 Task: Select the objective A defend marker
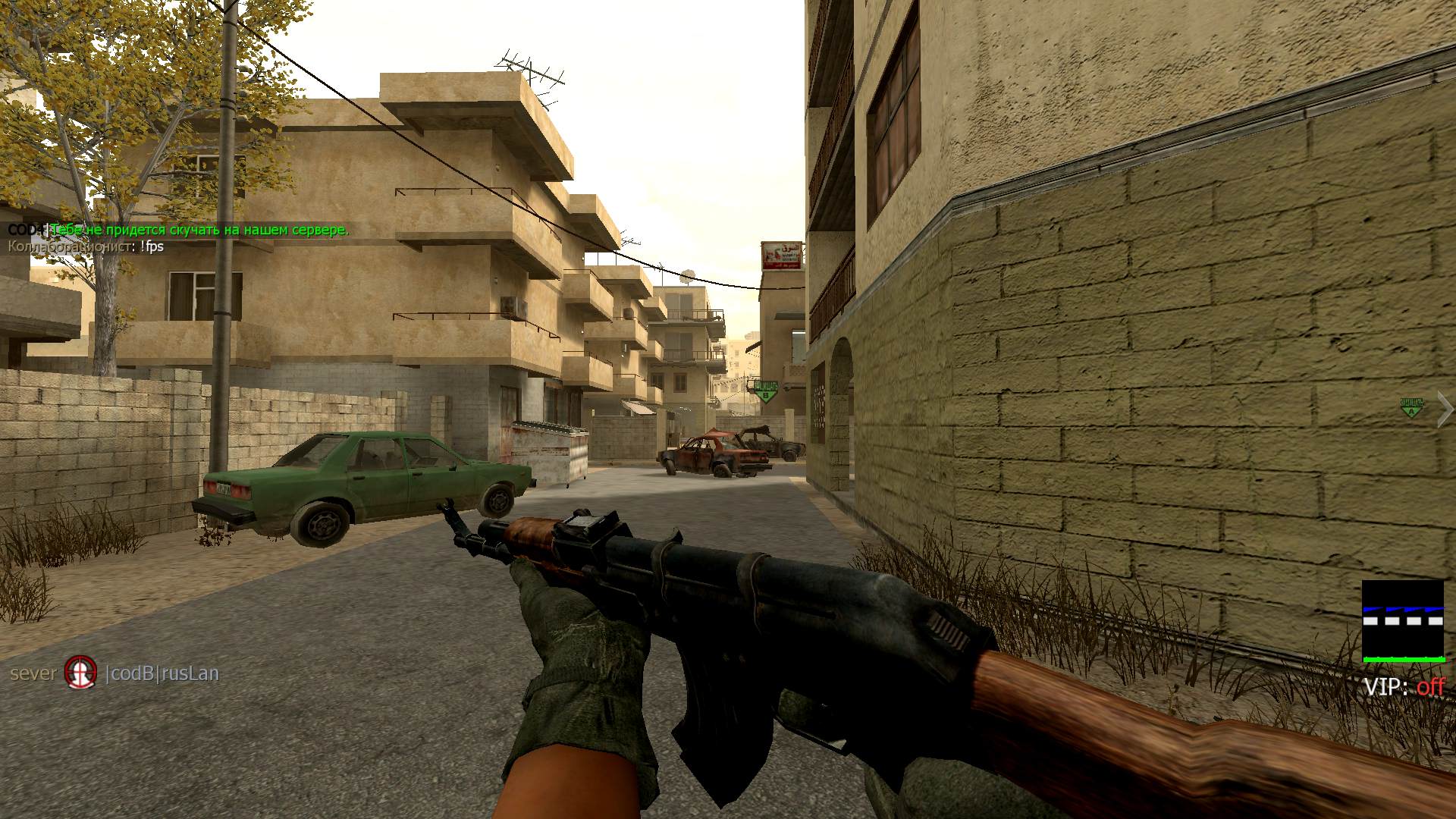[1411, 408]
